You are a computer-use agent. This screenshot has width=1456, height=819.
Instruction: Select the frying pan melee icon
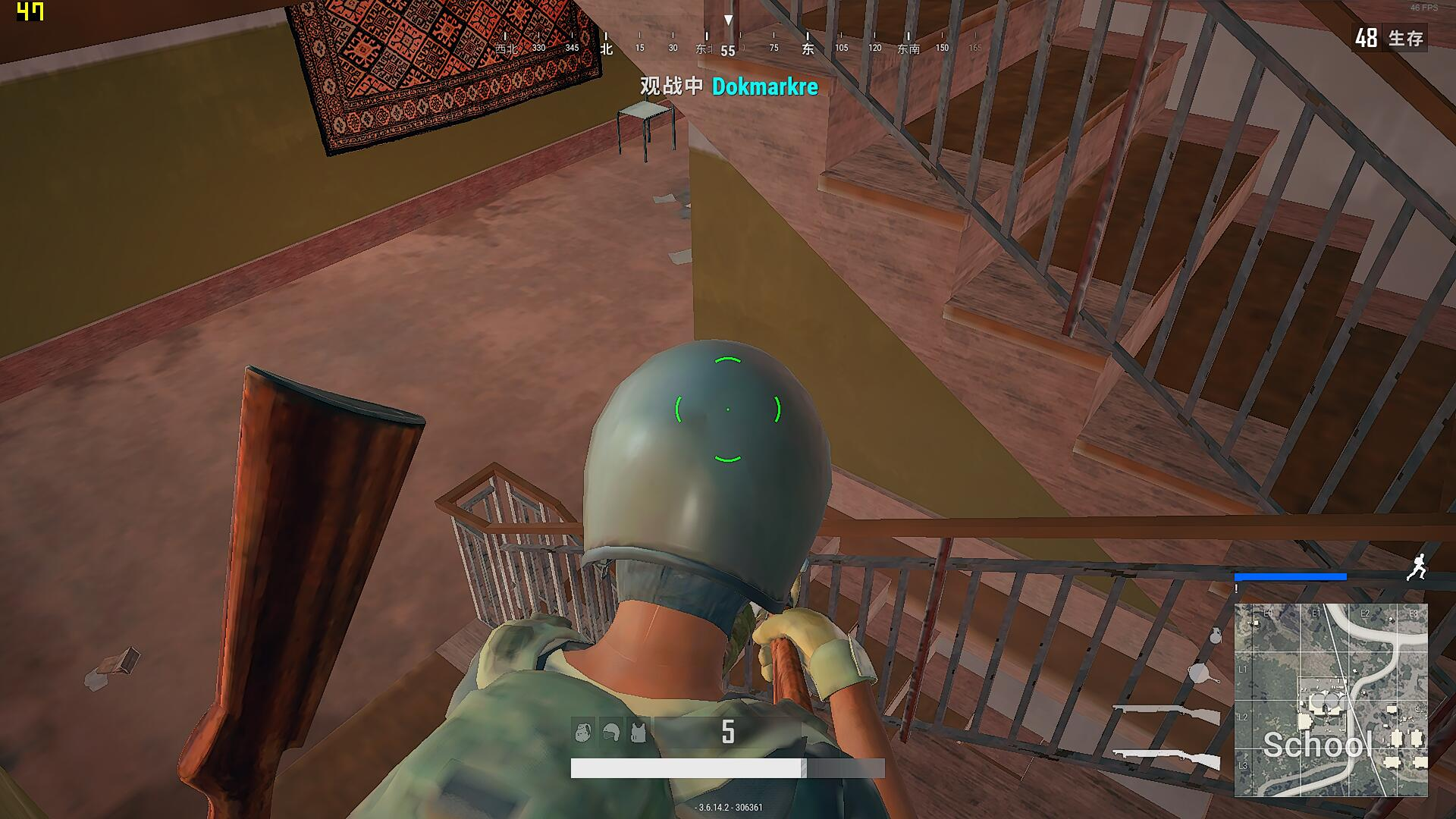pyautogui.click(x=1200, y=675)
